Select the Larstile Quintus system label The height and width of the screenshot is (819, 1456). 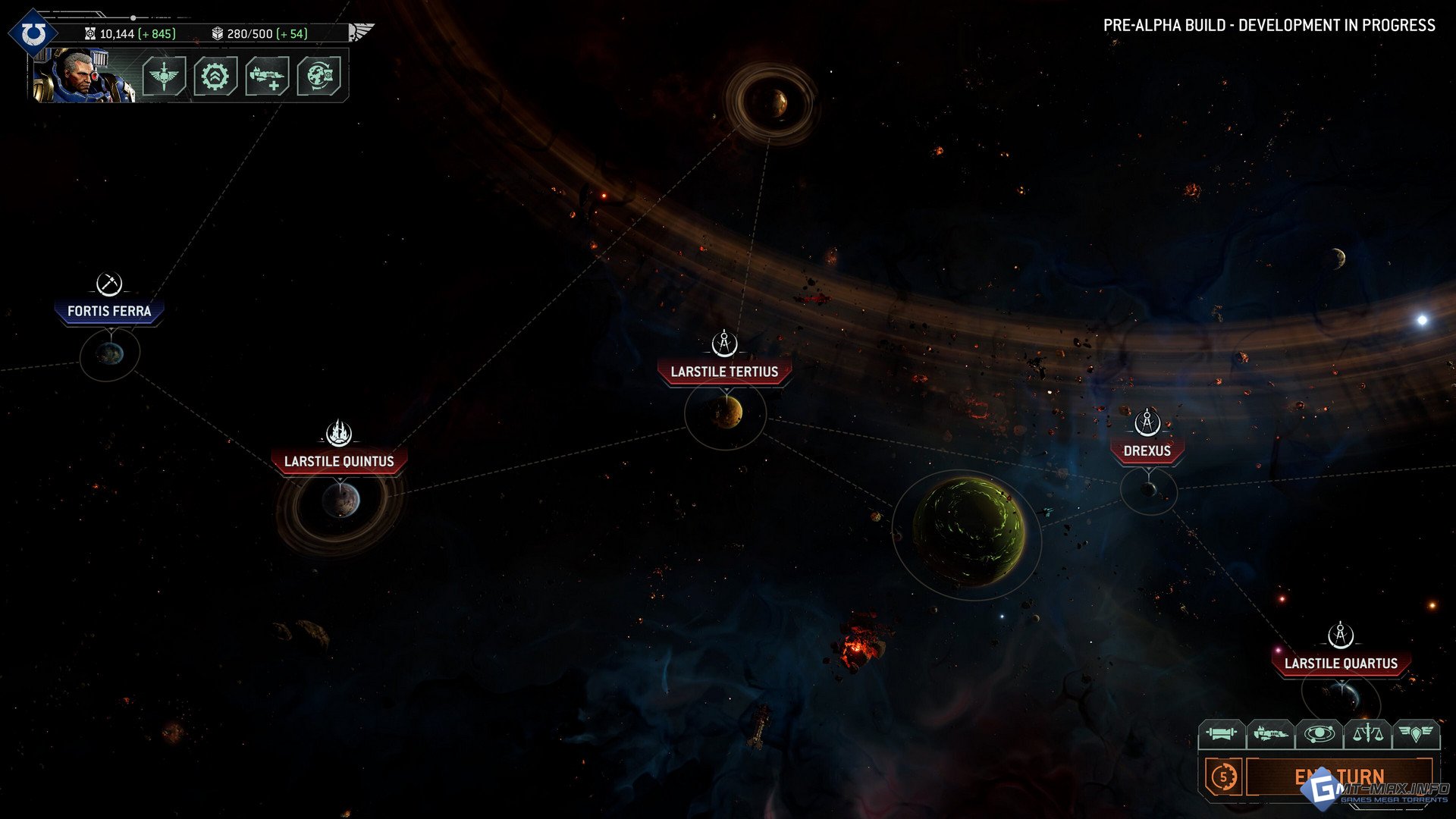tap(339, 461)
